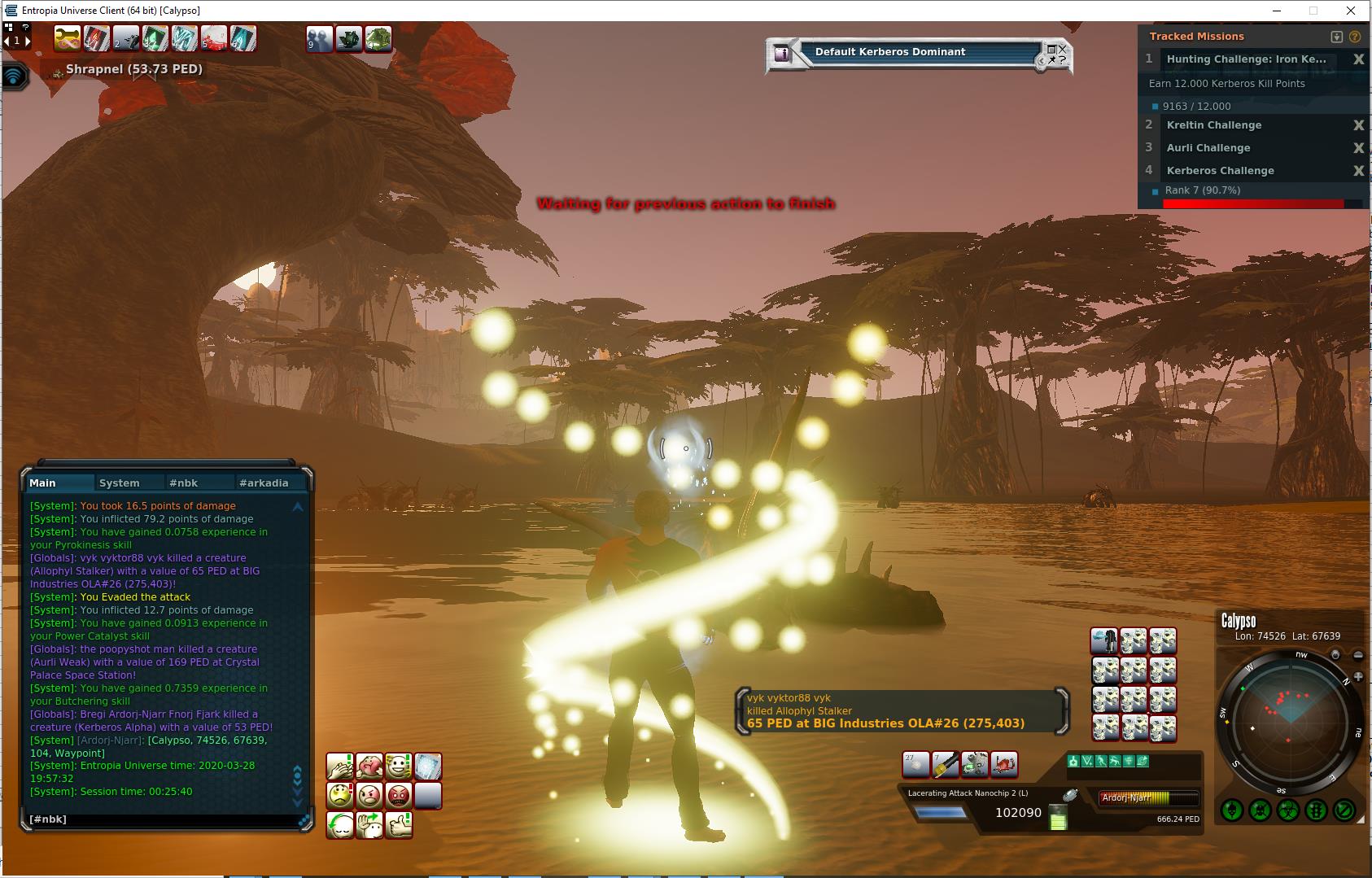The width and height of the screenshot is (1372, 878).
Task: Close the Entropia Universe client window
Action: pyautogui.click(x=1352, y=11)
